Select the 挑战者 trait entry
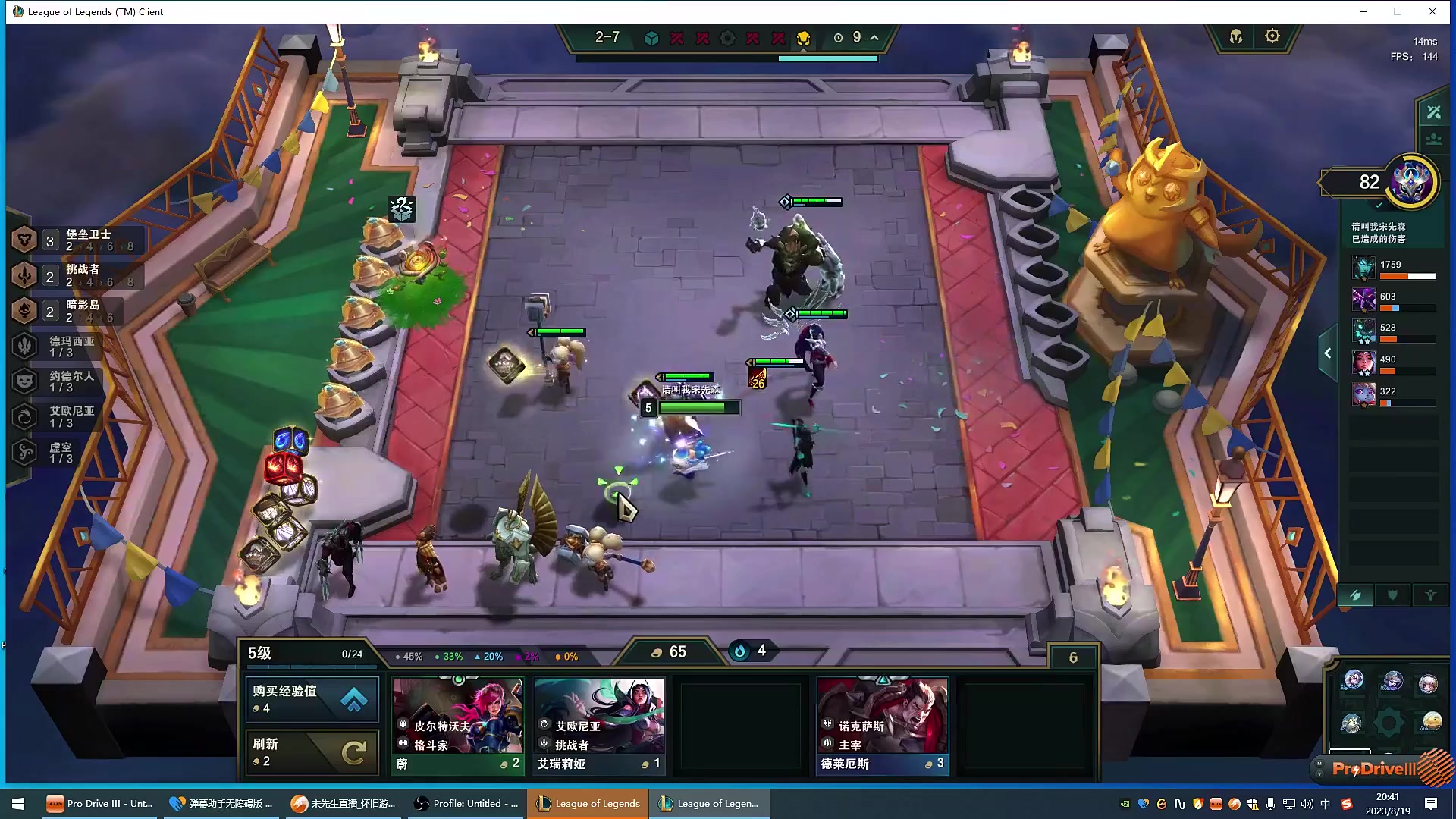This screenshot has height=819, width=1456. (76, 275)
